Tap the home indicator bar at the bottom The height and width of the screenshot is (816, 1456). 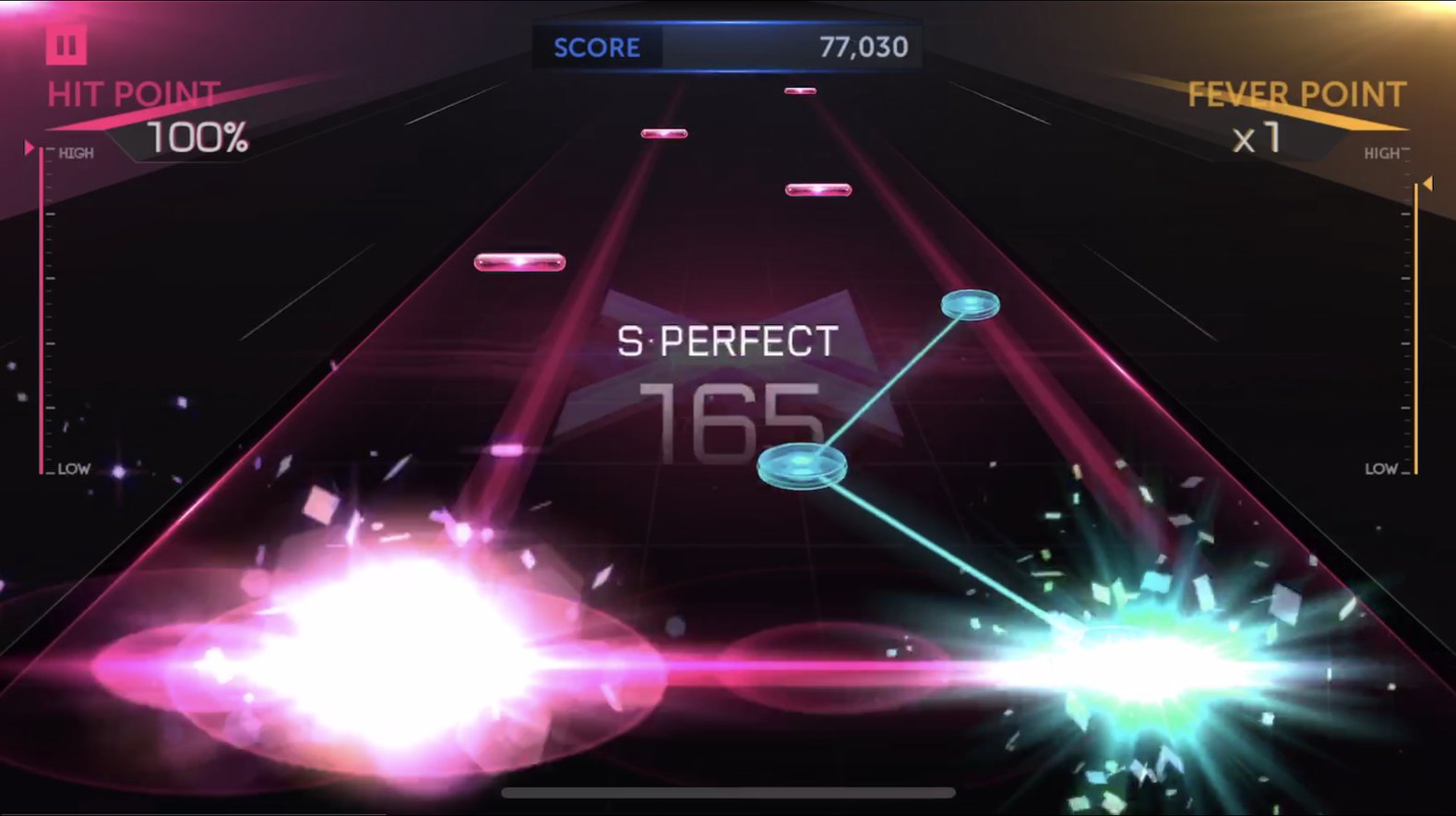[x=728, y=792]
